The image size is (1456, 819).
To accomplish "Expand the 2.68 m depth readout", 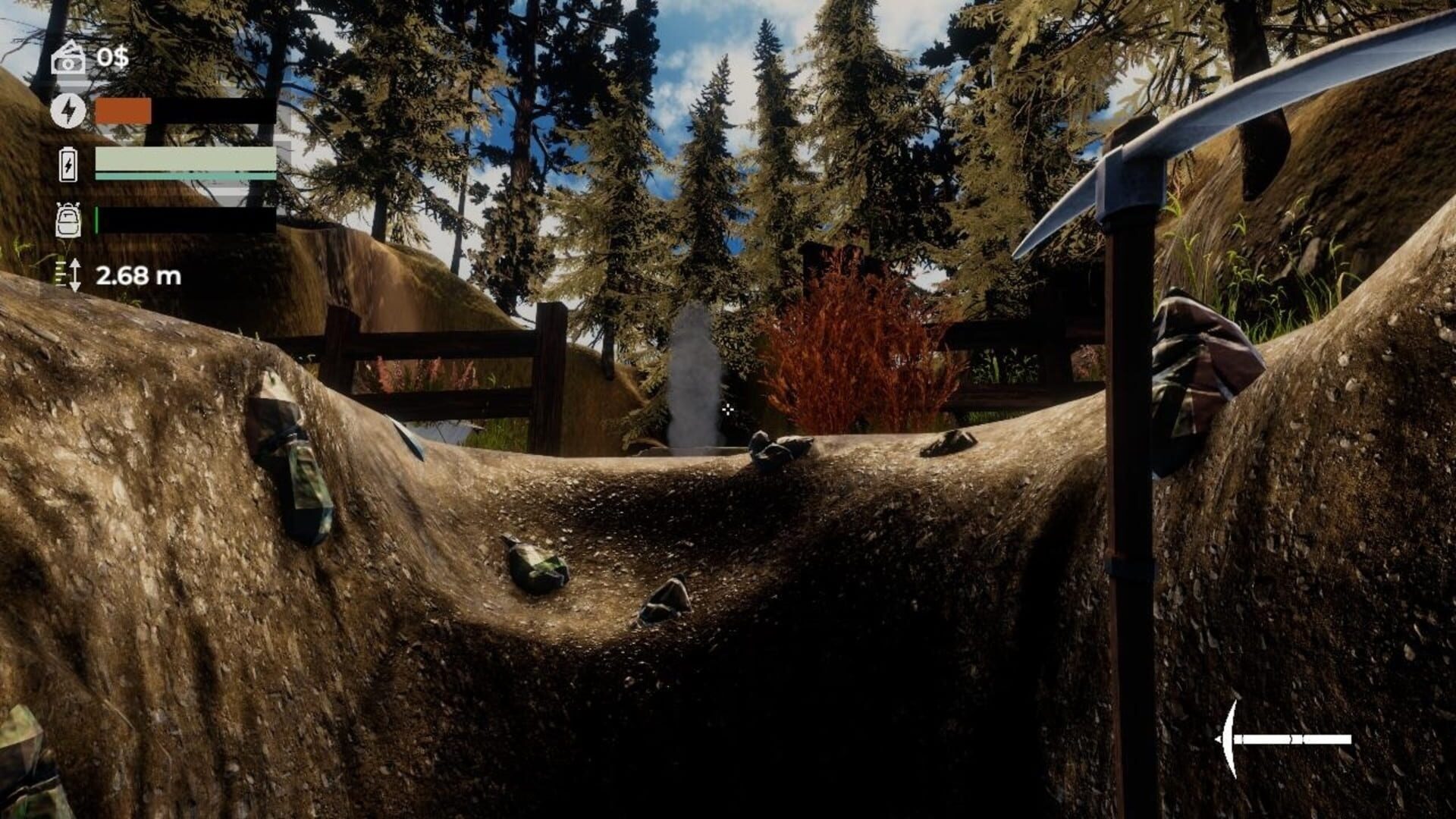I will point(139,275).
